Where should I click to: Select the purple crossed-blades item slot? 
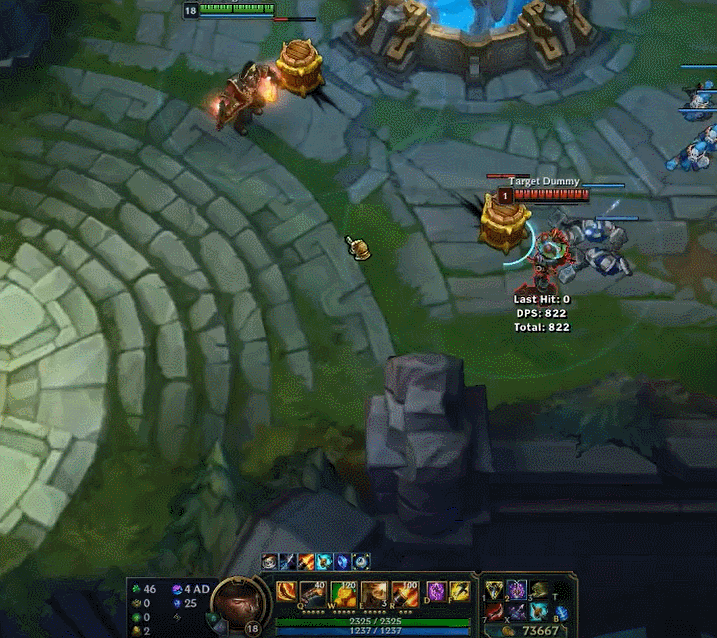click(517, 612)
